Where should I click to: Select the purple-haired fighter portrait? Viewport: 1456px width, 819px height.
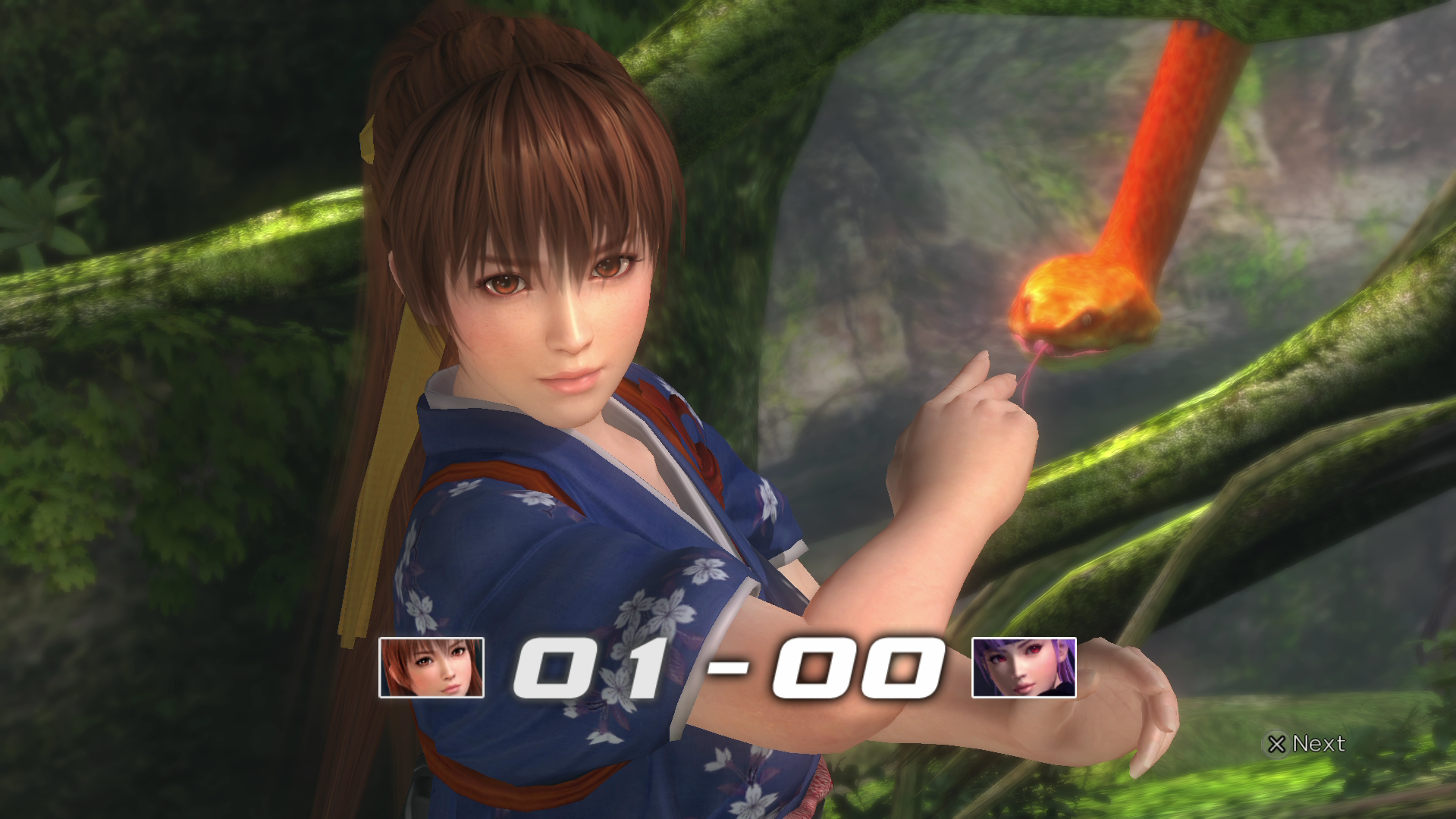click(x=1024, y=667)
